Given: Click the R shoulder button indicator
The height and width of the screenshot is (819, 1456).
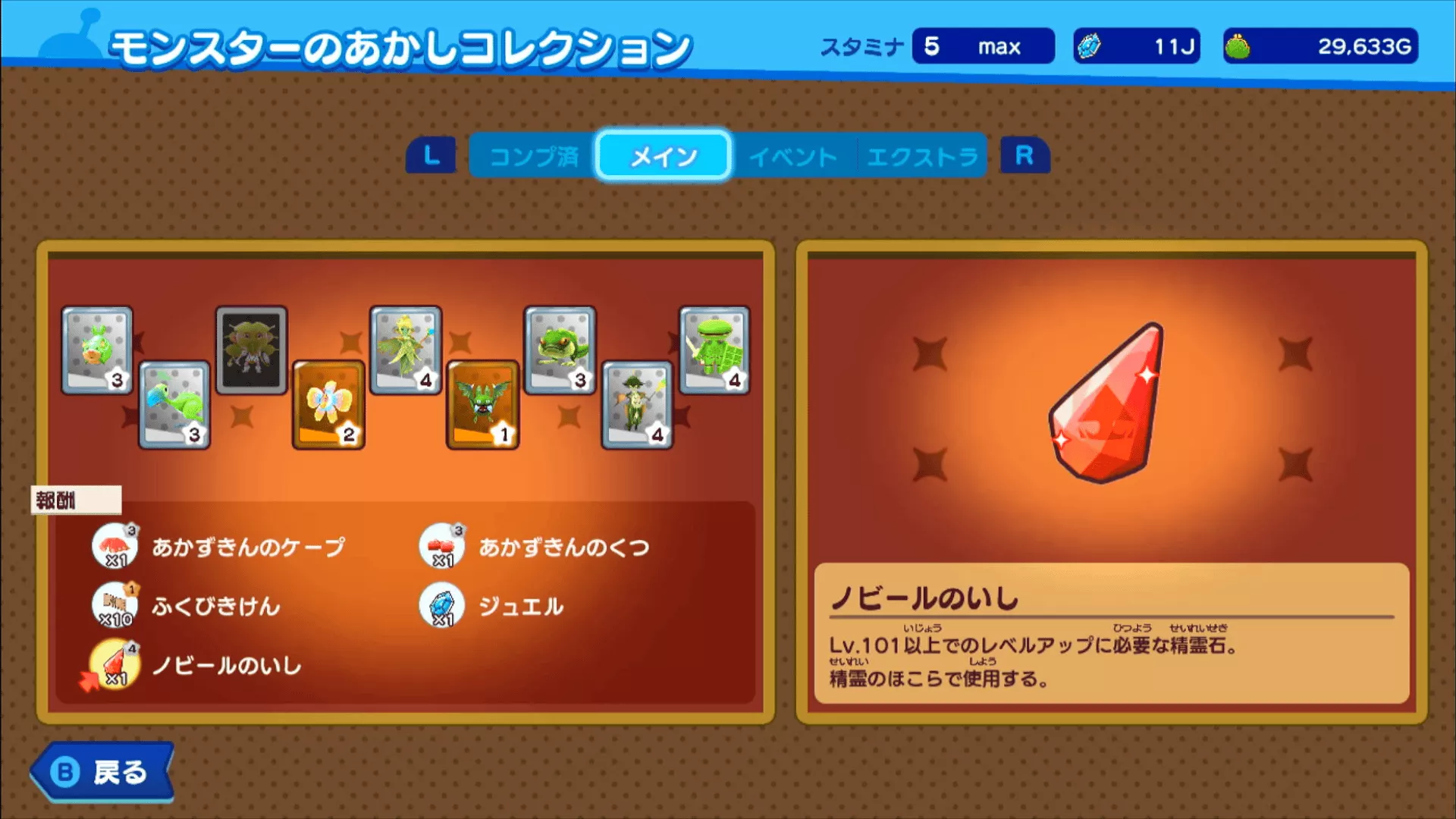Looking at the screenshot, I should pyautogui.click(x=1024, y=156).
